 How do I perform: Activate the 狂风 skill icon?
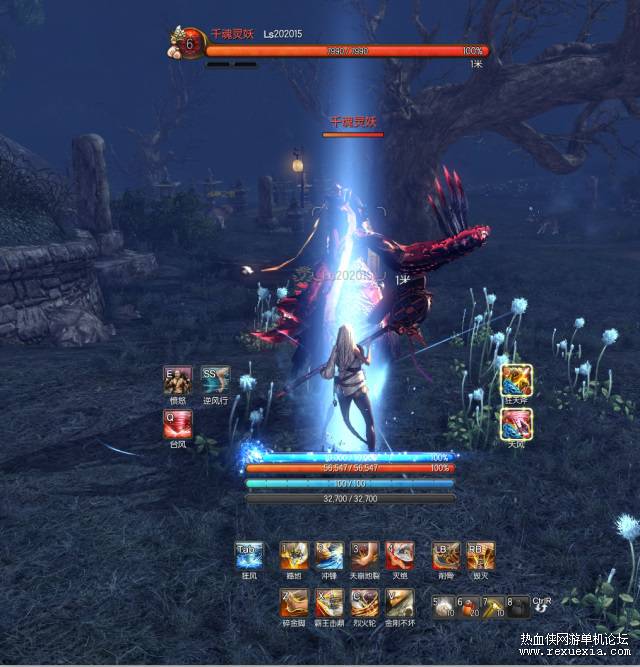[249, 555]
